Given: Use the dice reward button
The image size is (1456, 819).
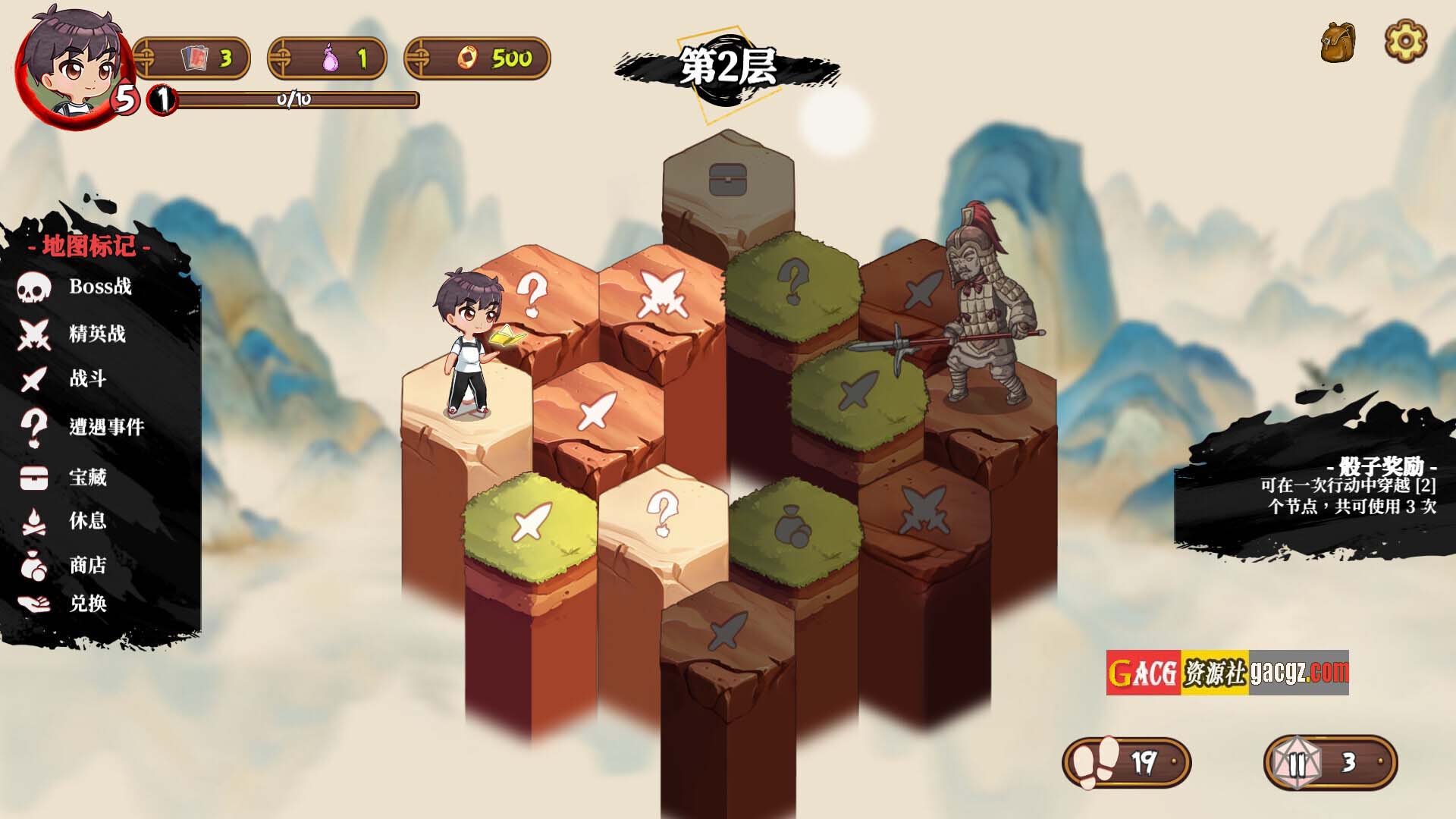Looking at the screenshot, I should pos(1331,762).
